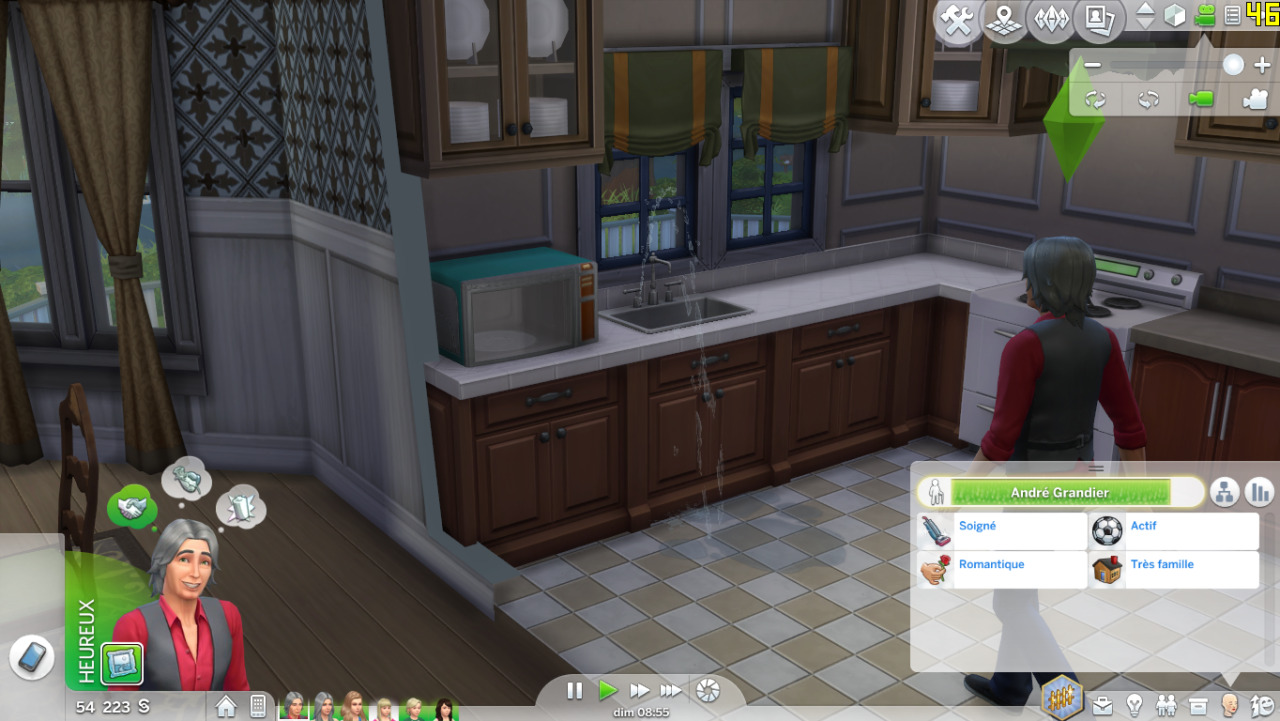Click the camera zoom-in plus button
Screen dimensions: 1280x721
[1261, 66]
